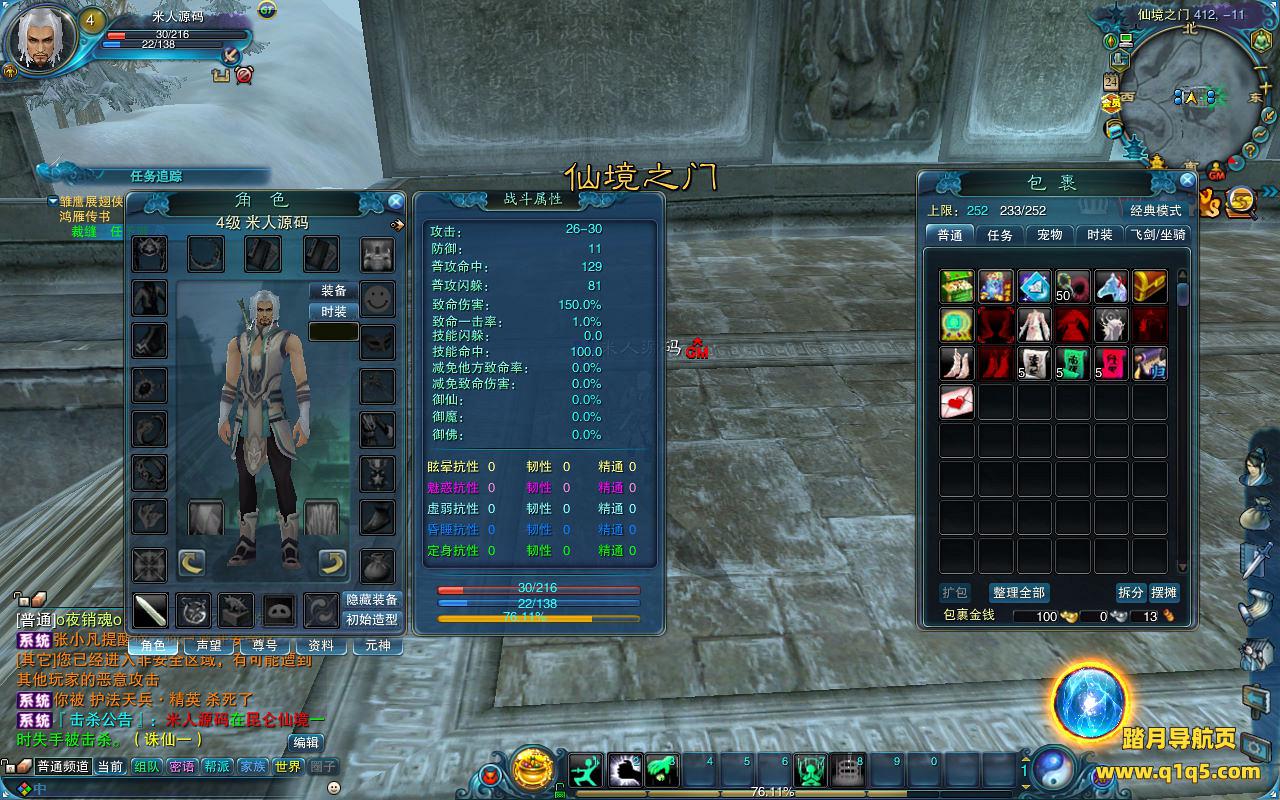
Task: Show the 元神 character tab
Action: [378, 646]
